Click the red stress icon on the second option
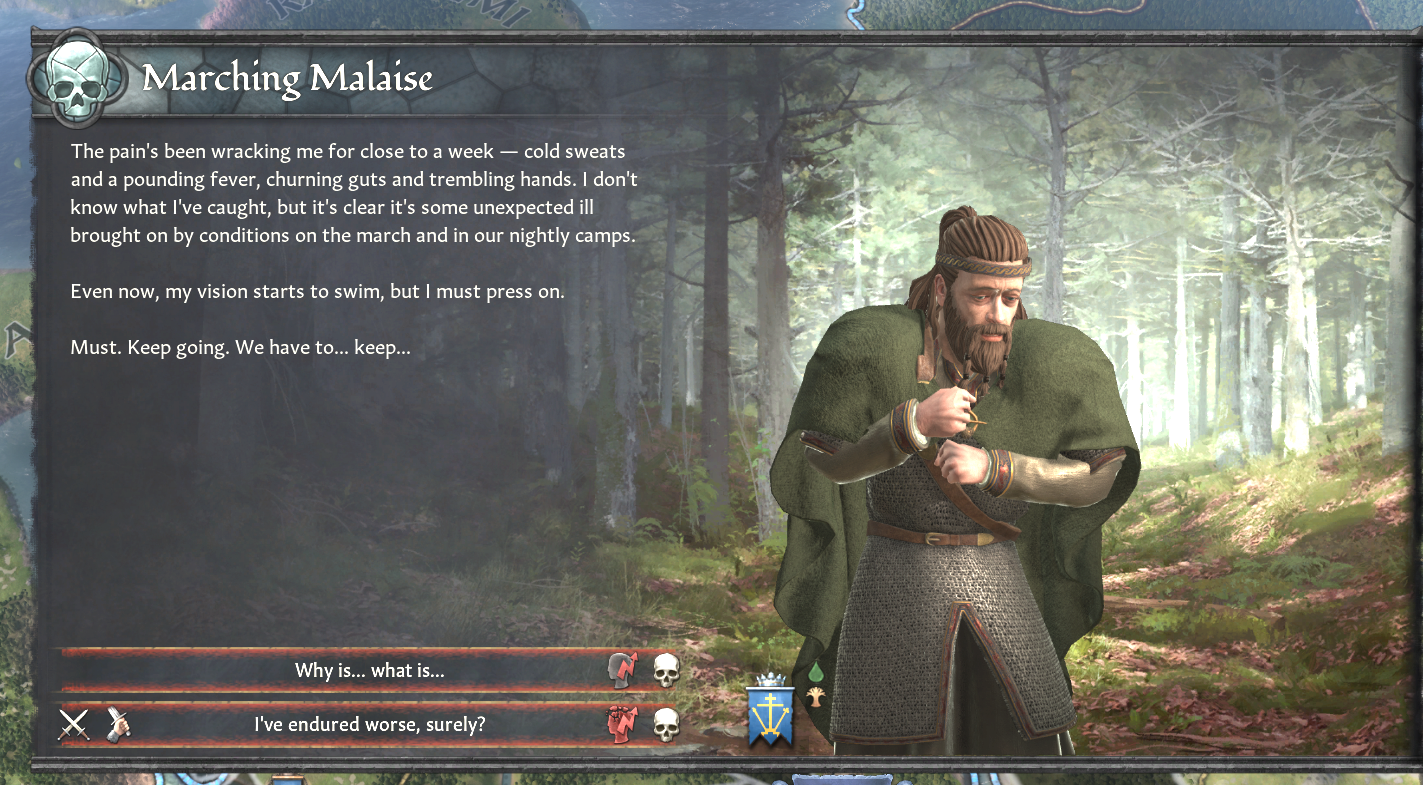 (x=623, y=722)
